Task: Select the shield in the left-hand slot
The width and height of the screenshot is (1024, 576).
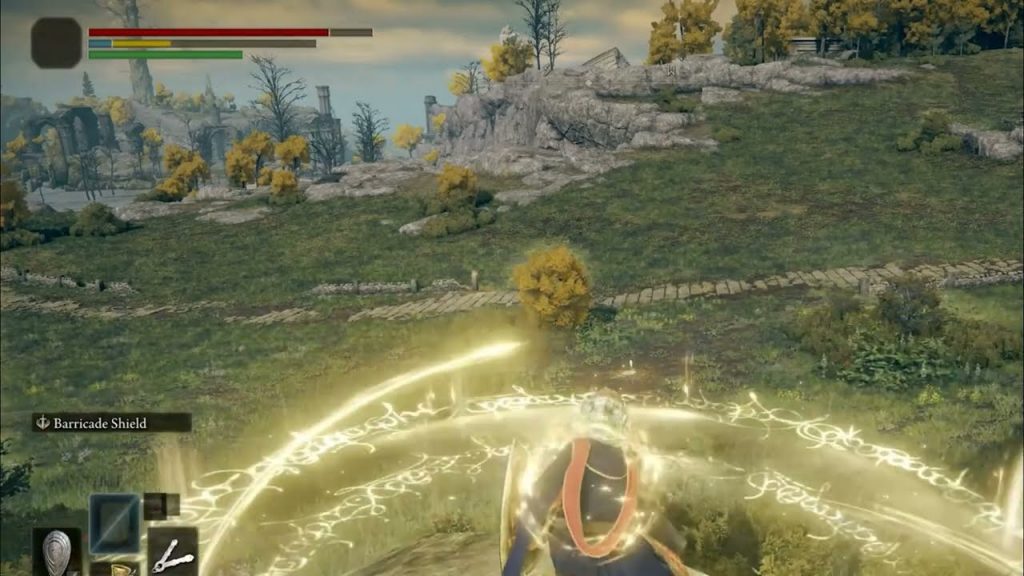Action: [56, 552]
